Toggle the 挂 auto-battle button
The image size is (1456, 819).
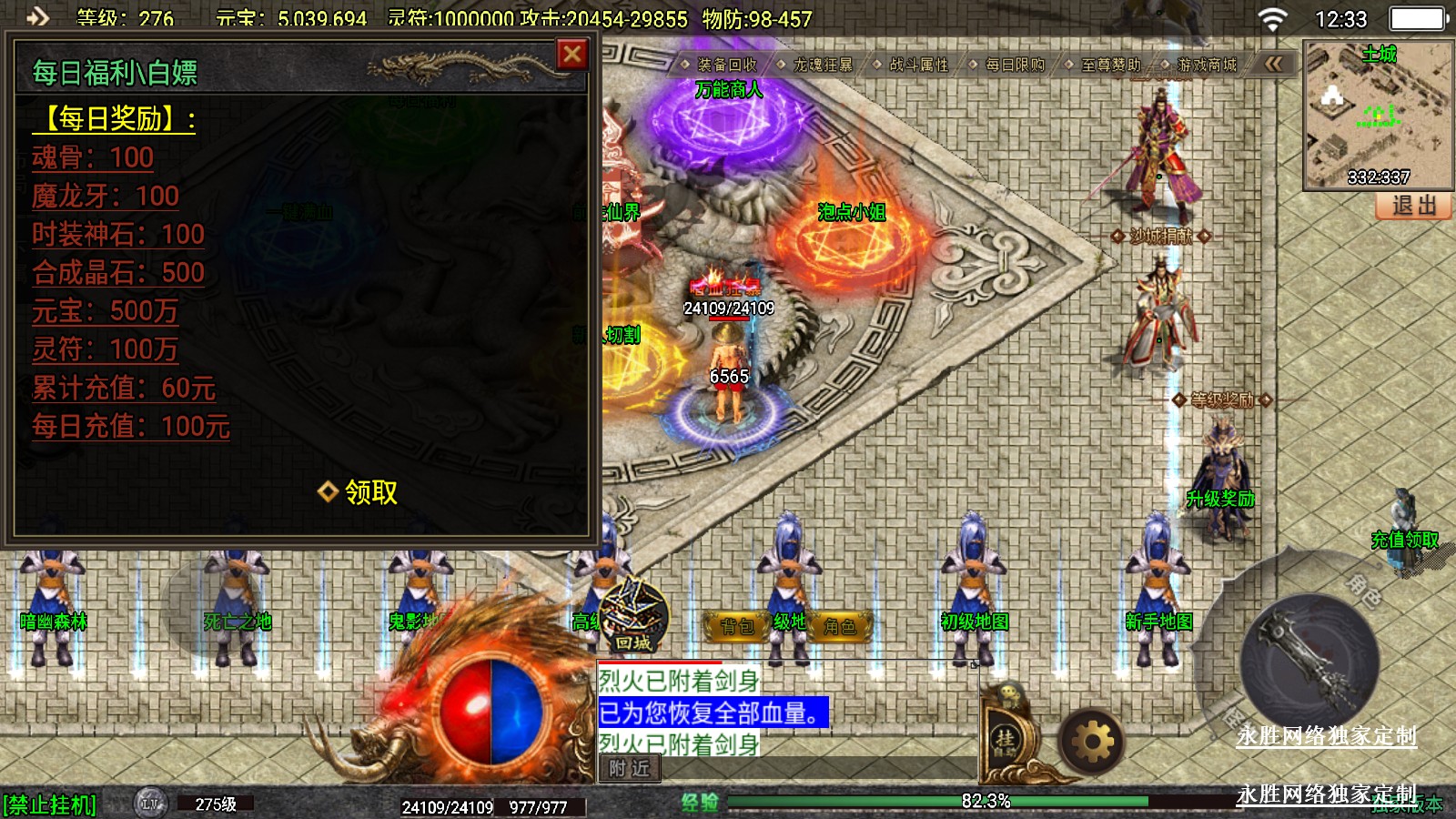pos(1005,742)
